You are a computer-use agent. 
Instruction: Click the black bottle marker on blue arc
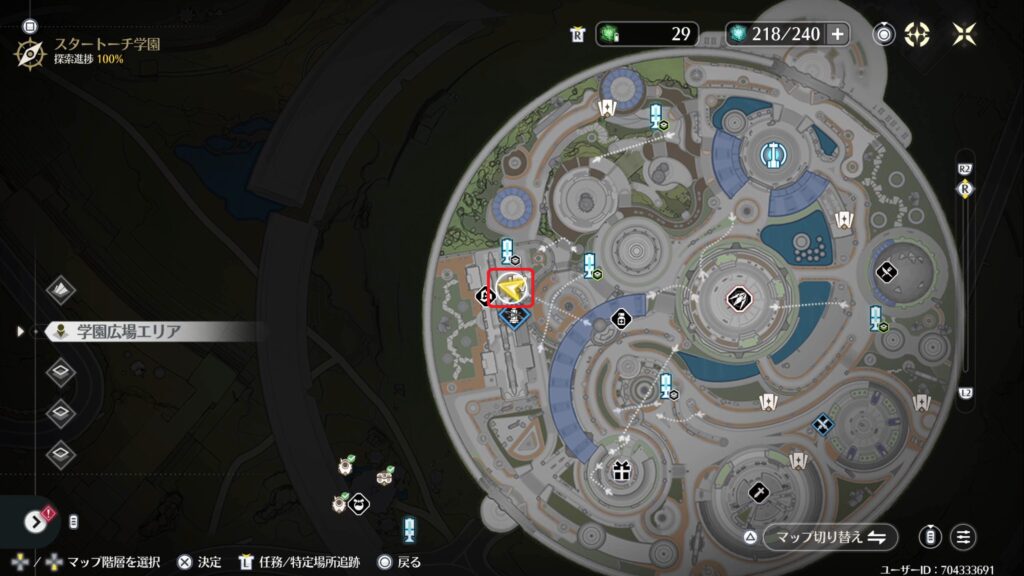(621, 319)
